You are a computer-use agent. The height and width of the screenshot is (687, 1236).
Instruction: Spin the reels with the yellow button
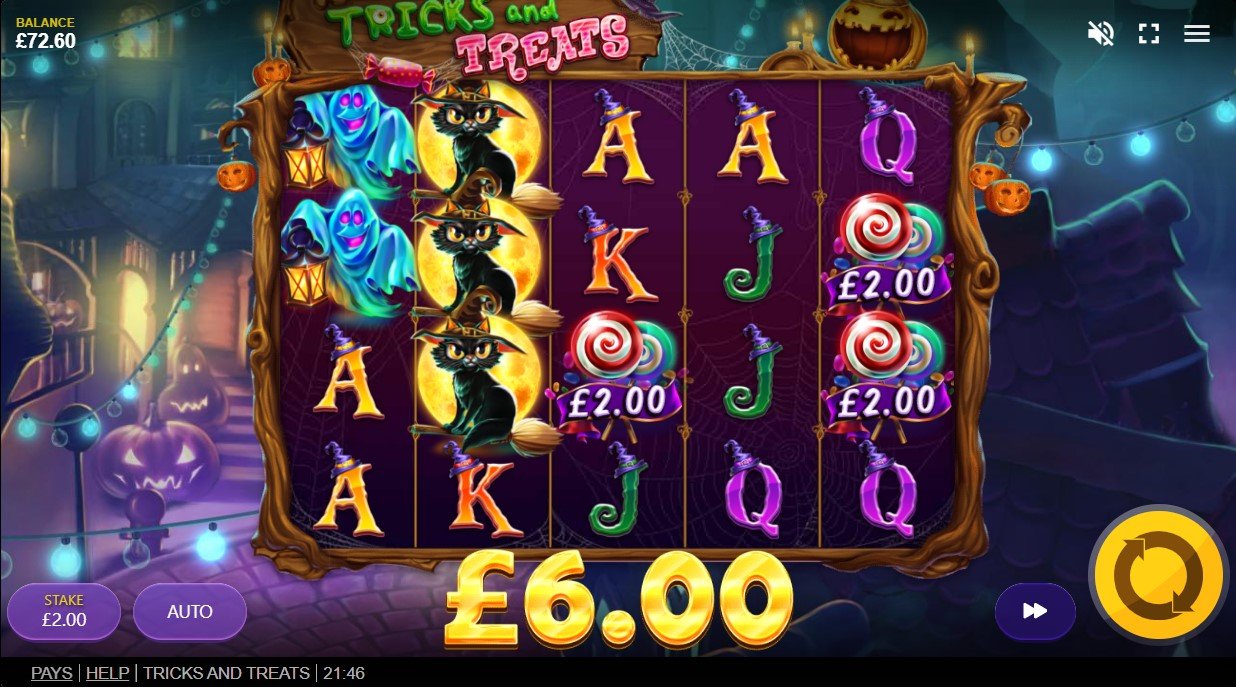[1158, 575]
